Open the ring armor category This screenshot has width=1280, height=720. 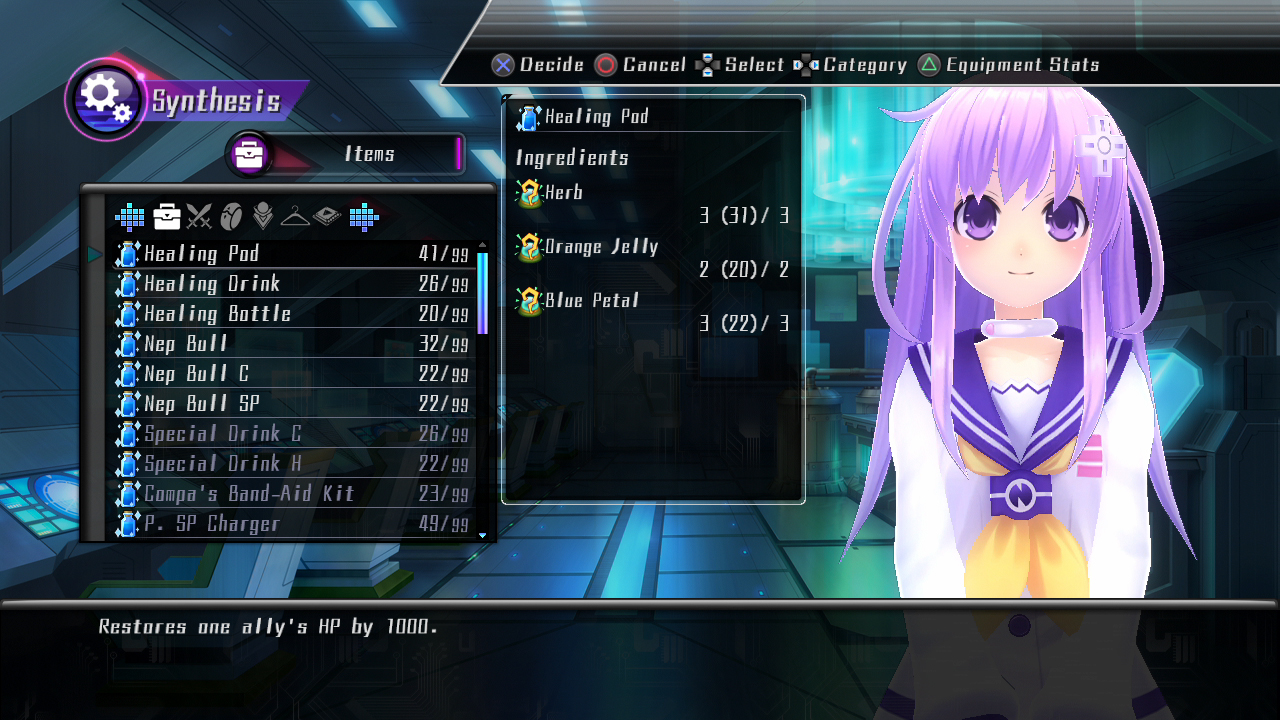tap(231, 216)
